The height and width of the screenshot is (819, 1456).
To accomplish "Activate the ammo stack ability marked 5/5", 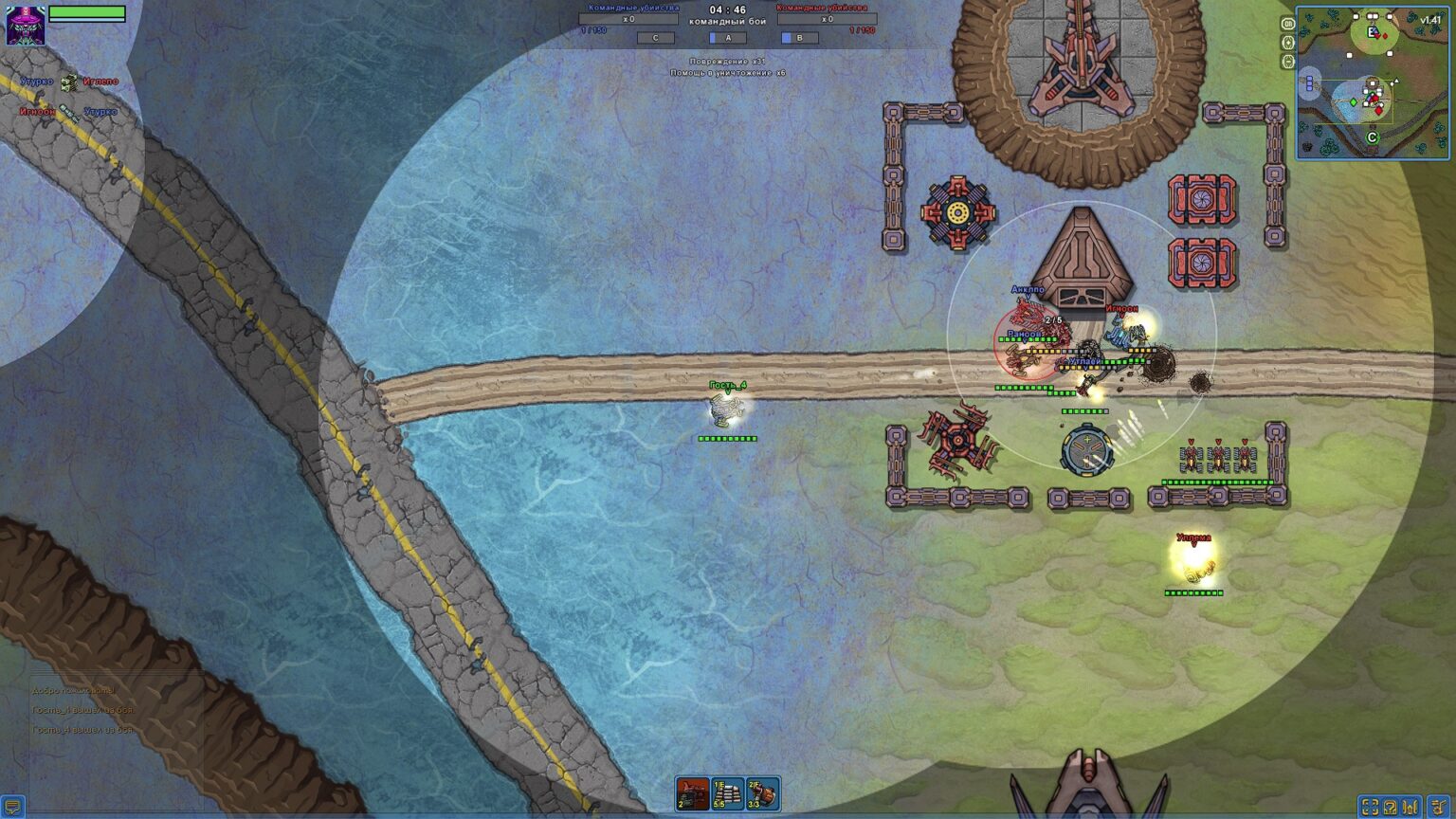I will click(x=728, y=793).
